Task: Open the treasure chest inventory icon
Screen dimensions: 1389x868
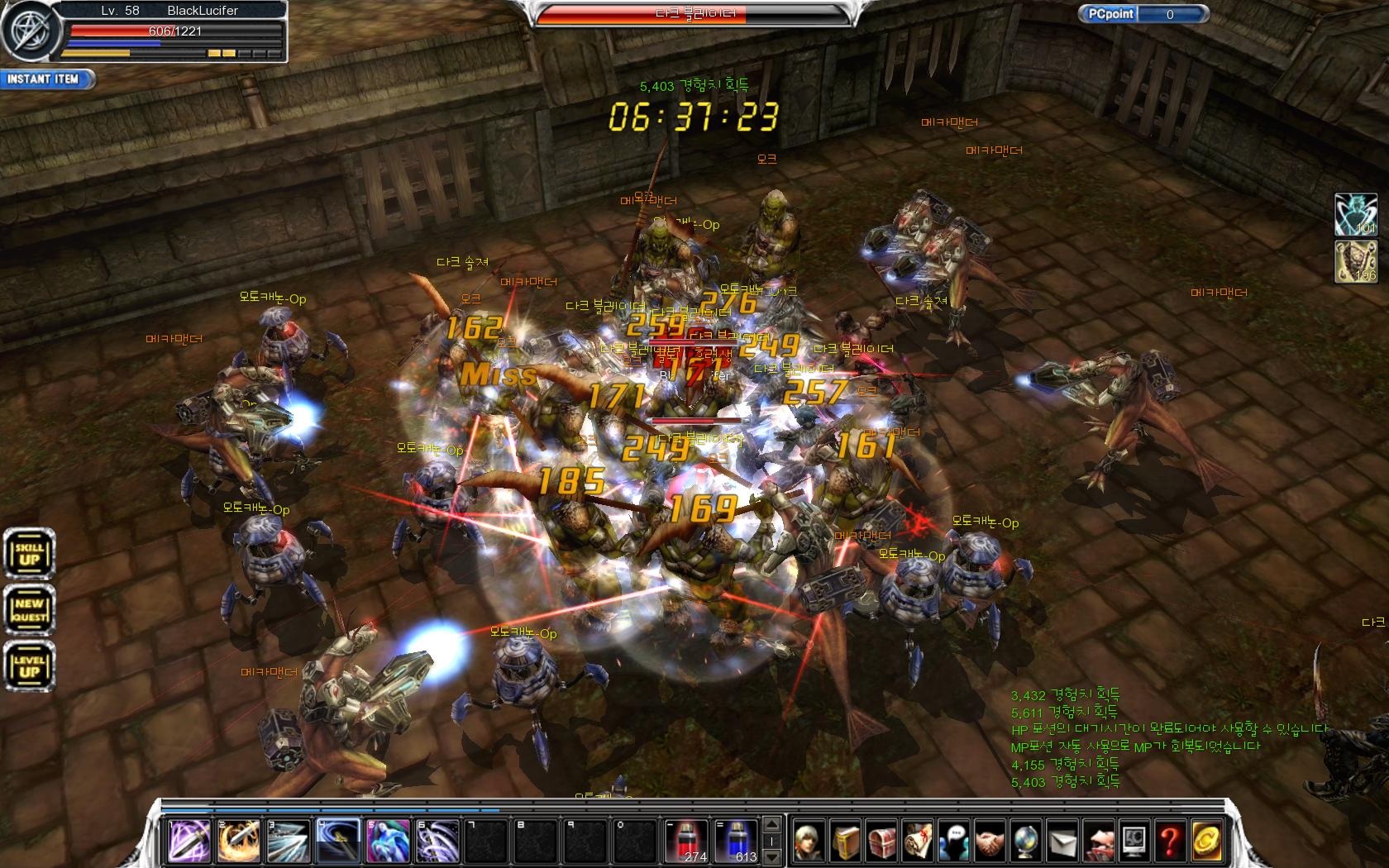Action: pyautogui.click(x=882, y=842)
